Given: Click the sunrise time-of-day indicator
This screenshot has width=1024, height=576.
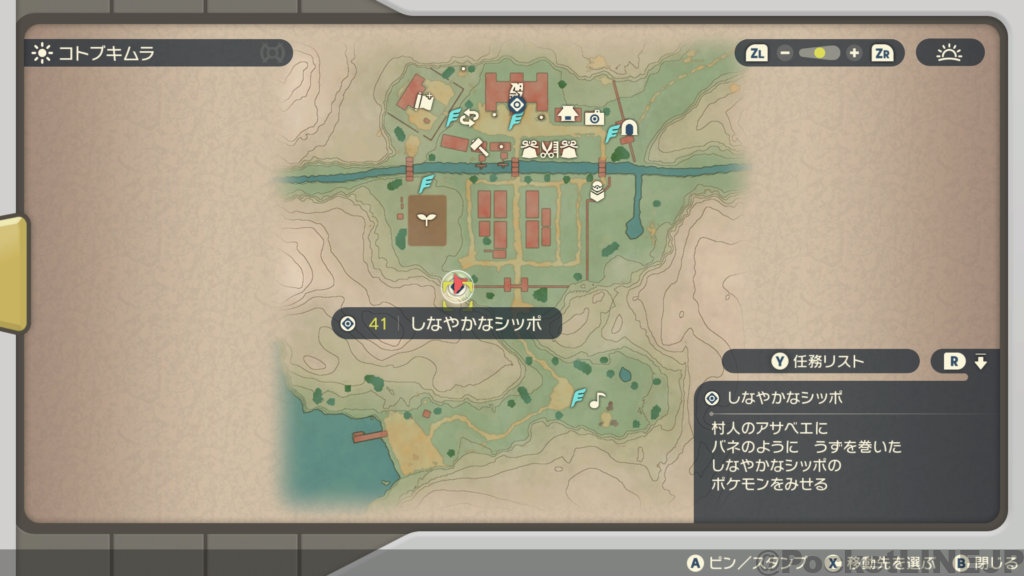Looking at the screenshot, I should click(x=949, y=53).
